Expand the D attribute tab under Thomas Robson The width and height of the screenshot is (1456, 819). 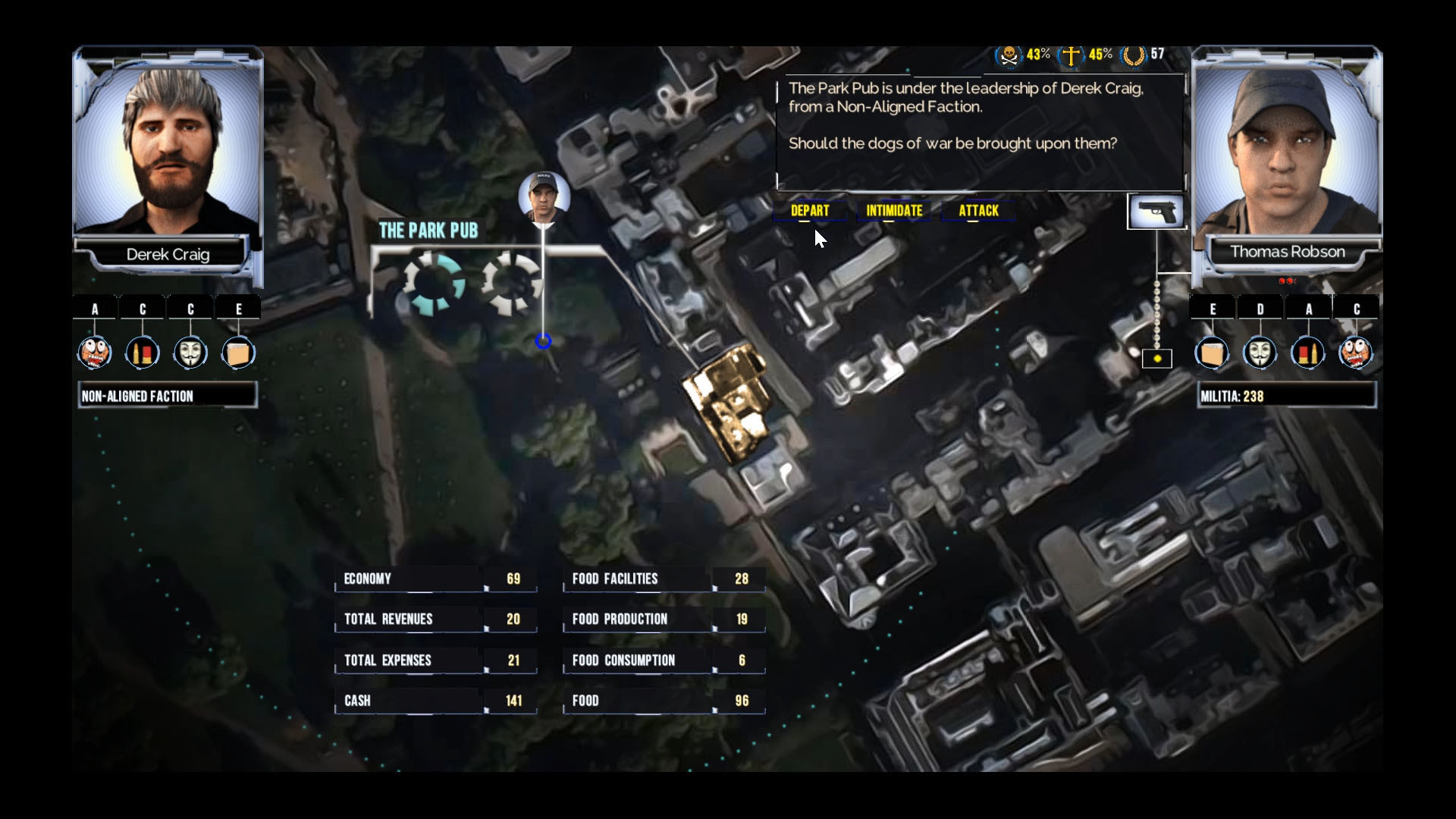click(x=1261, y=309)
